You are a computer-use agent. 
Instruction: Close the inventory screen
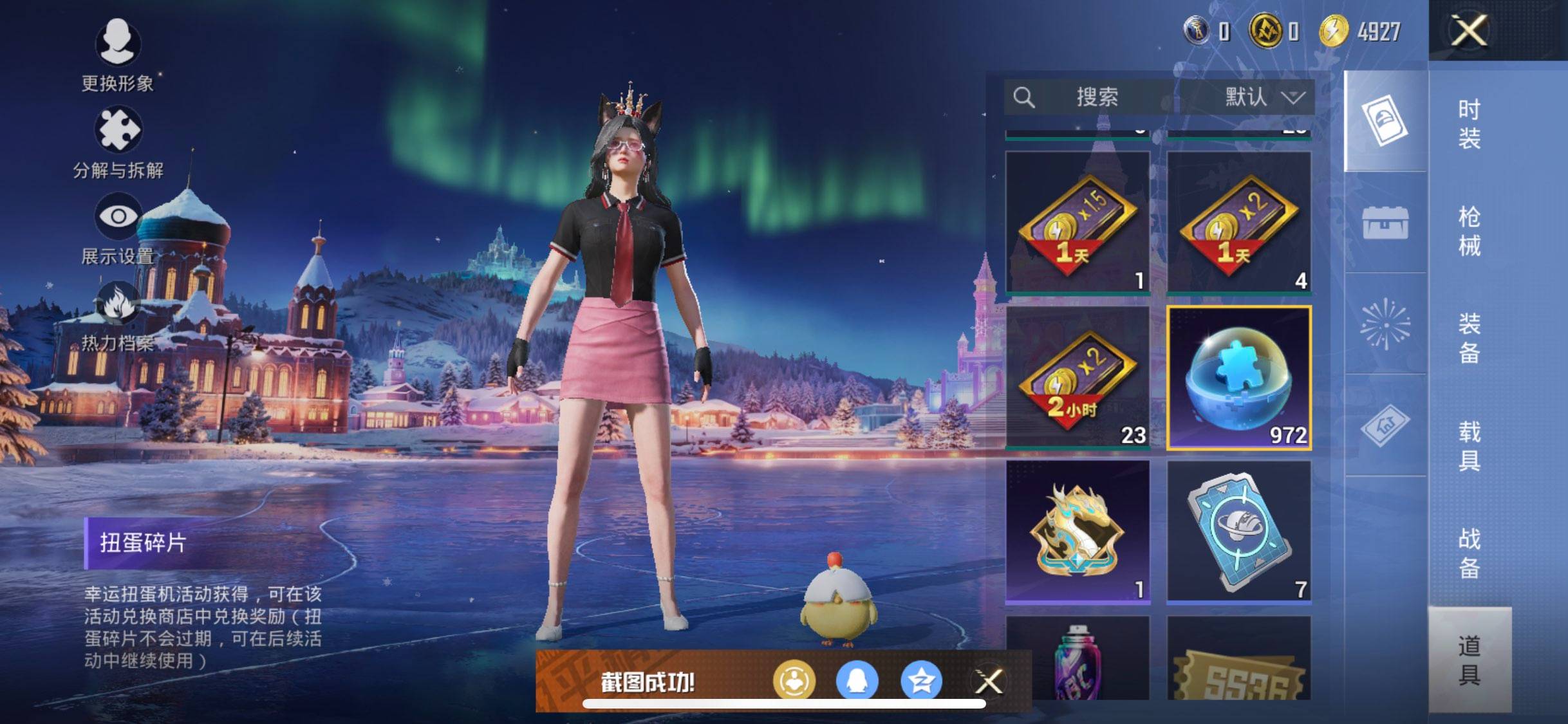(x=1469, y=30)
